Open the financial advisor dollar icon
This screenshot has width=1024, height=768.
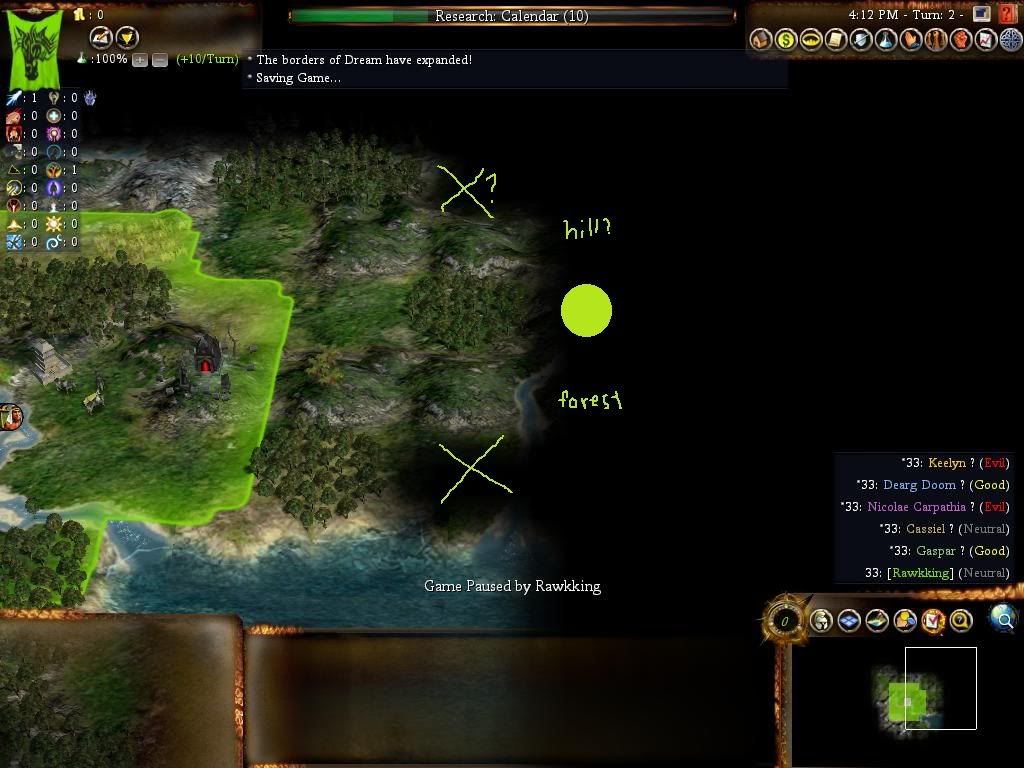click(x=786, y=40)
